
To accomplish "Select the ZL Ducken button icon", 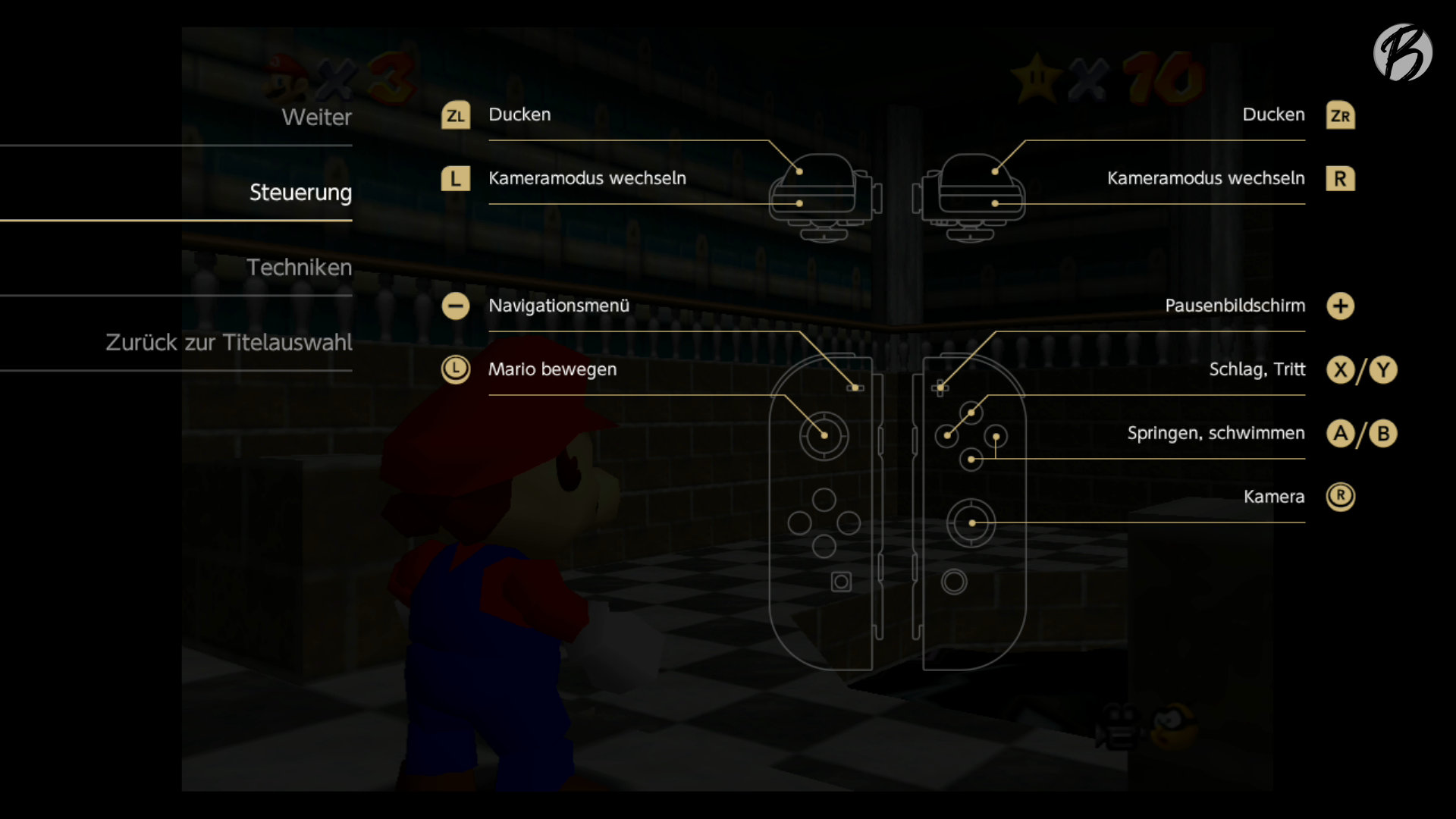I will 456,115.
